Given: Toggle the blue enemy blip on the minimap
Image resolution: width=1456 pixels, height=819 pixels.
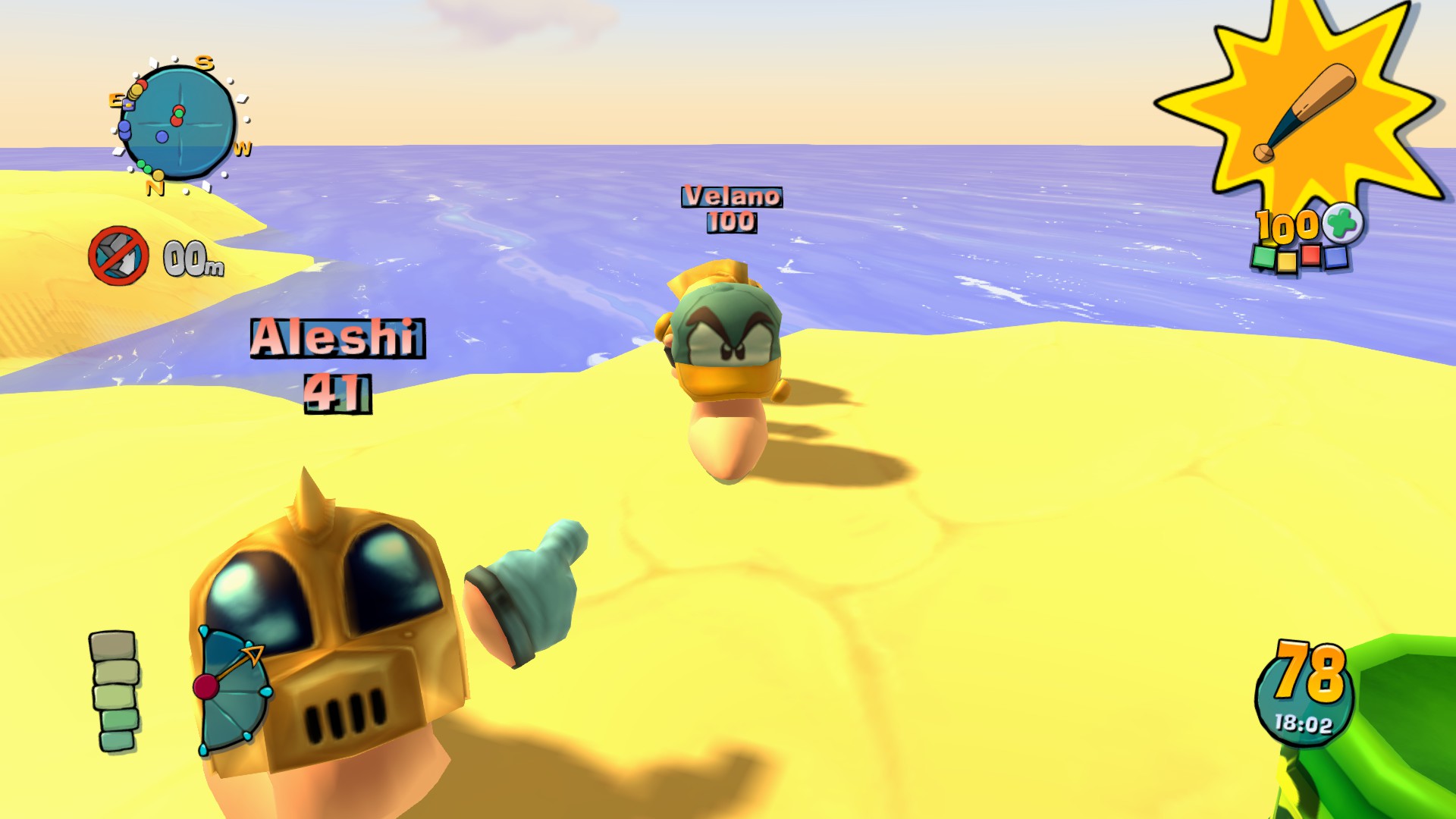Looking at the screenshot, I should (162, 136).
